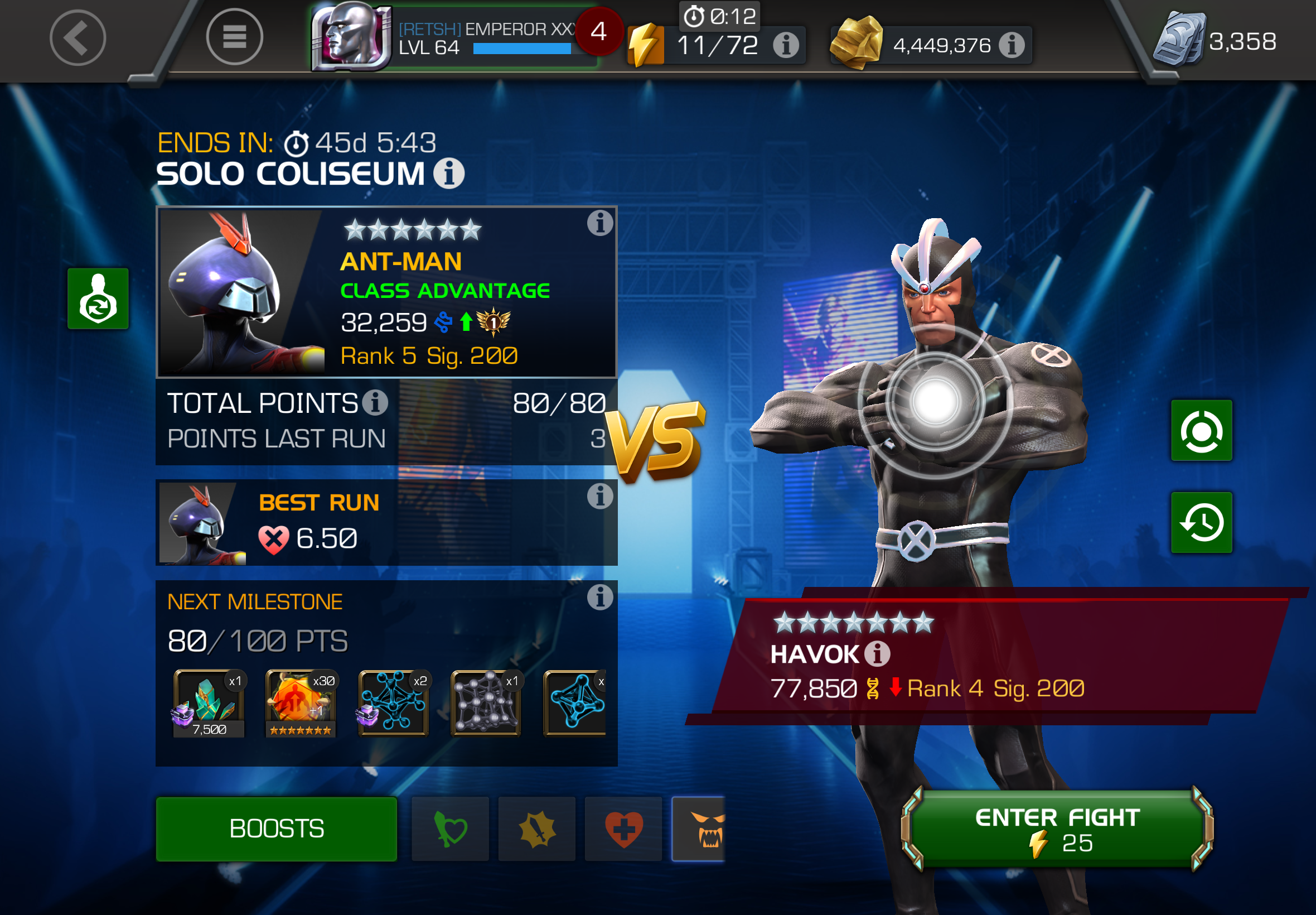The height and width of the screenshot is (915, 1316).
Task: Select the red heart health boost slot
Action: coord(623,829)
